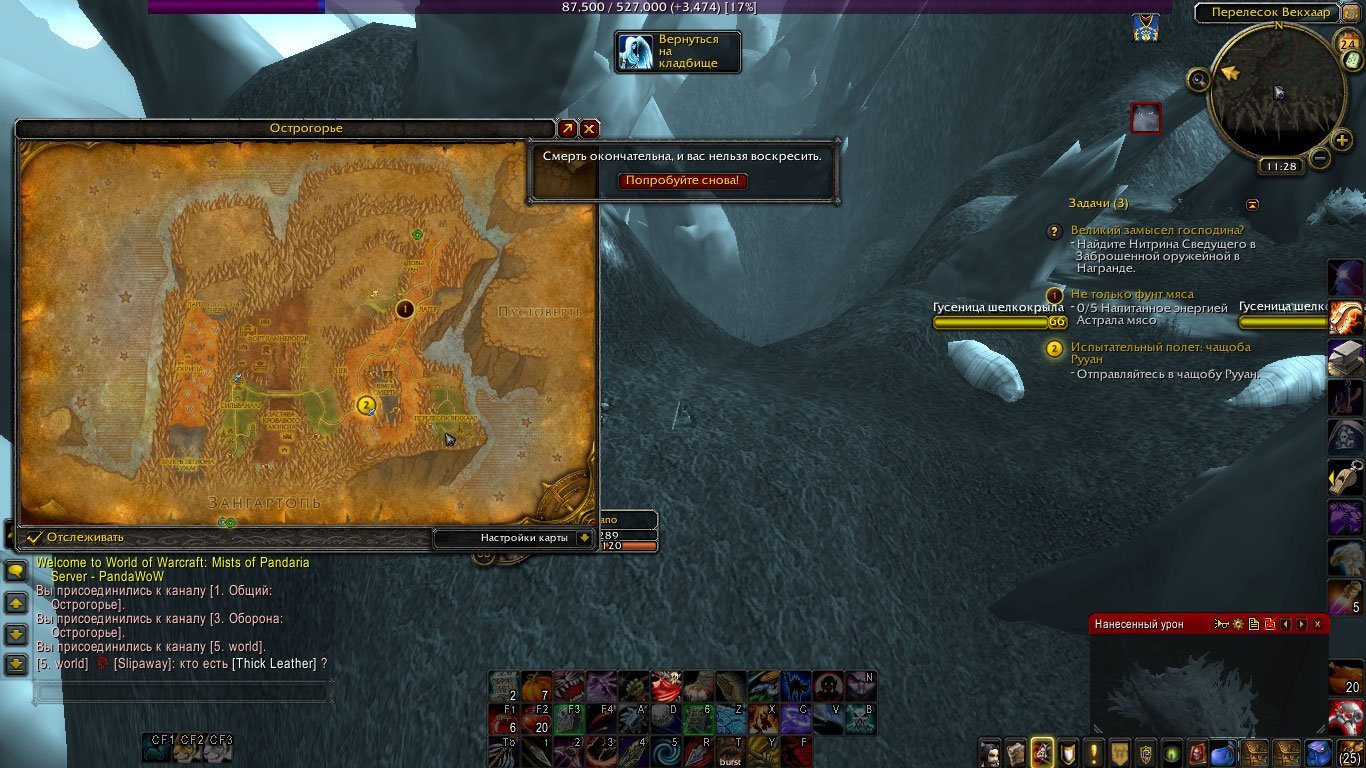
Task: Toggle the "Отслеживать" quest tracking checkbox
Action: tap(35, 538)
